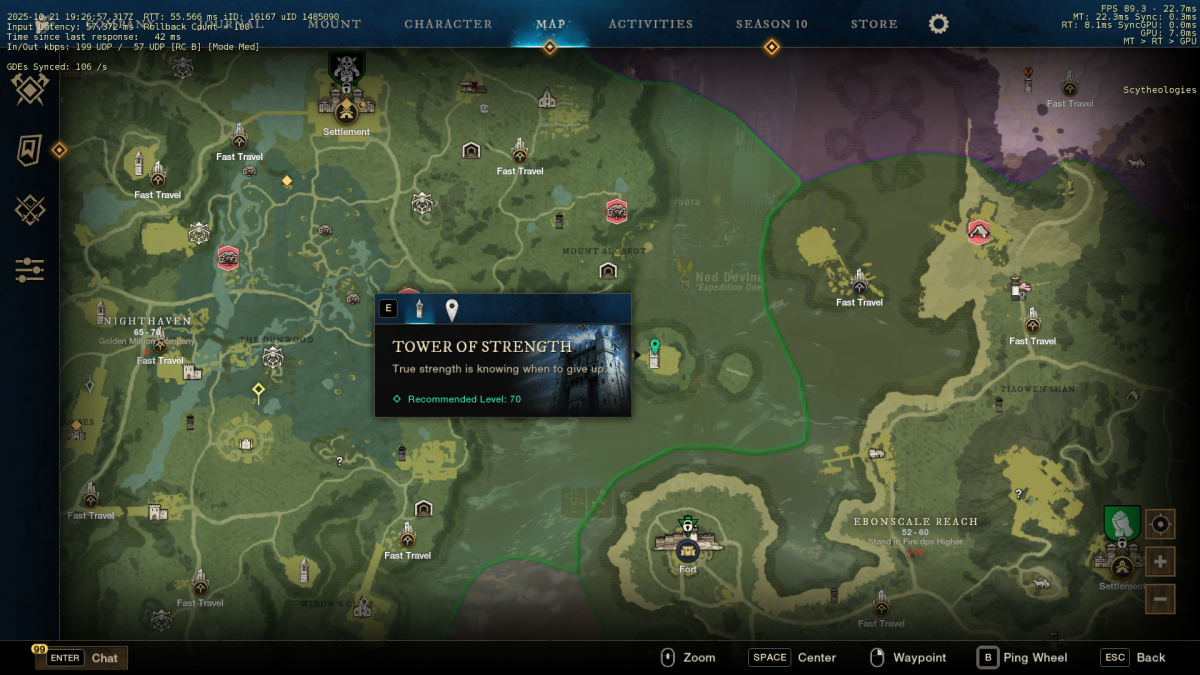The width and height of the screenshot is (1200, 675).
Task: Switch to the map pin tooltip tab
Action: [452, 310]
